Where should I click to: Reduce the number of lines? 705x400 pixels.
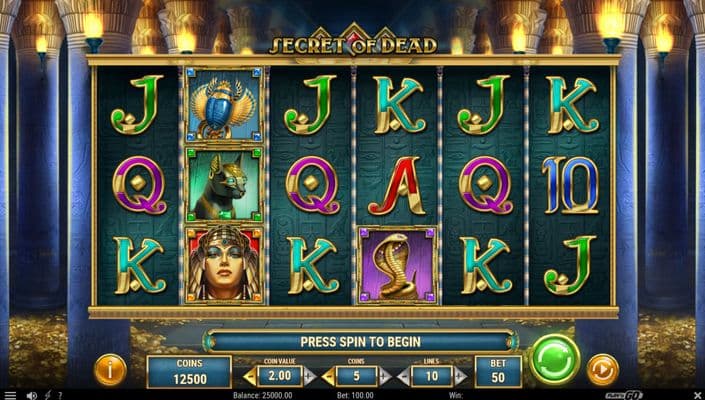coord(403,377)
